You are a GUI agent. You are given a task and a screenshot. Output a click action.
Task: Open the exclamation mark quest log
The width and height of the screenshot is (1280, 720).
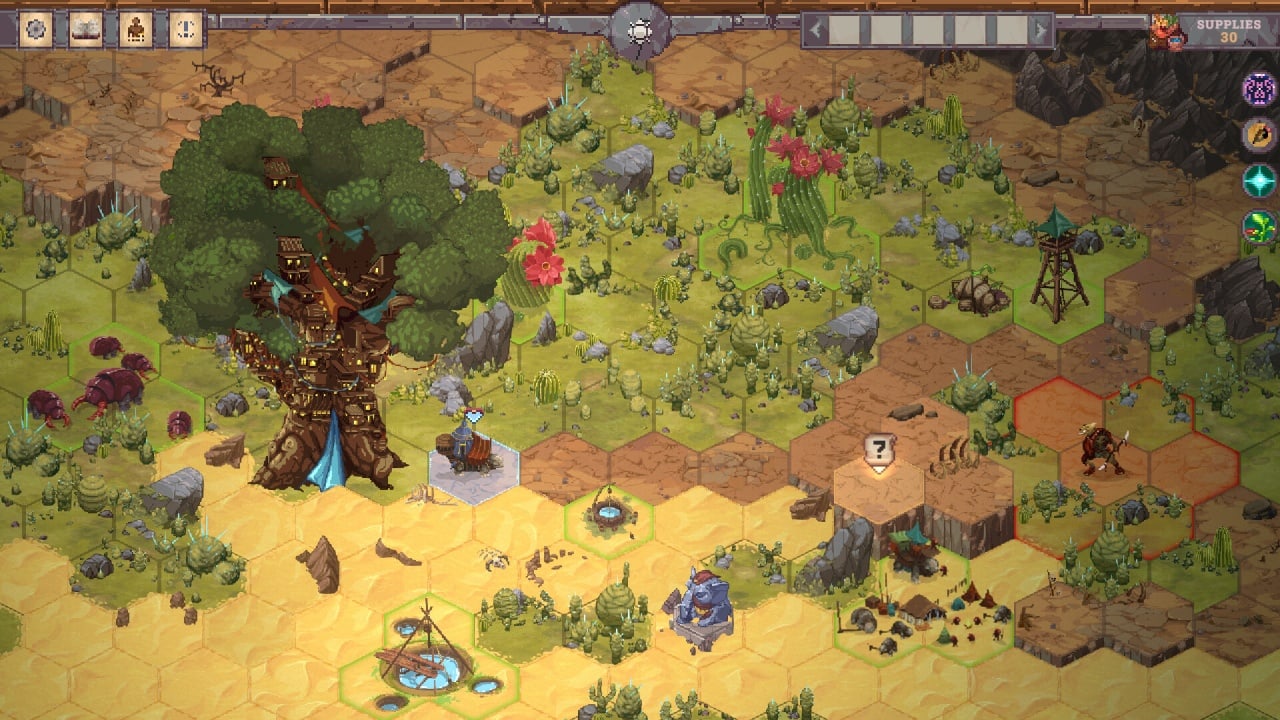coord(183,30)
